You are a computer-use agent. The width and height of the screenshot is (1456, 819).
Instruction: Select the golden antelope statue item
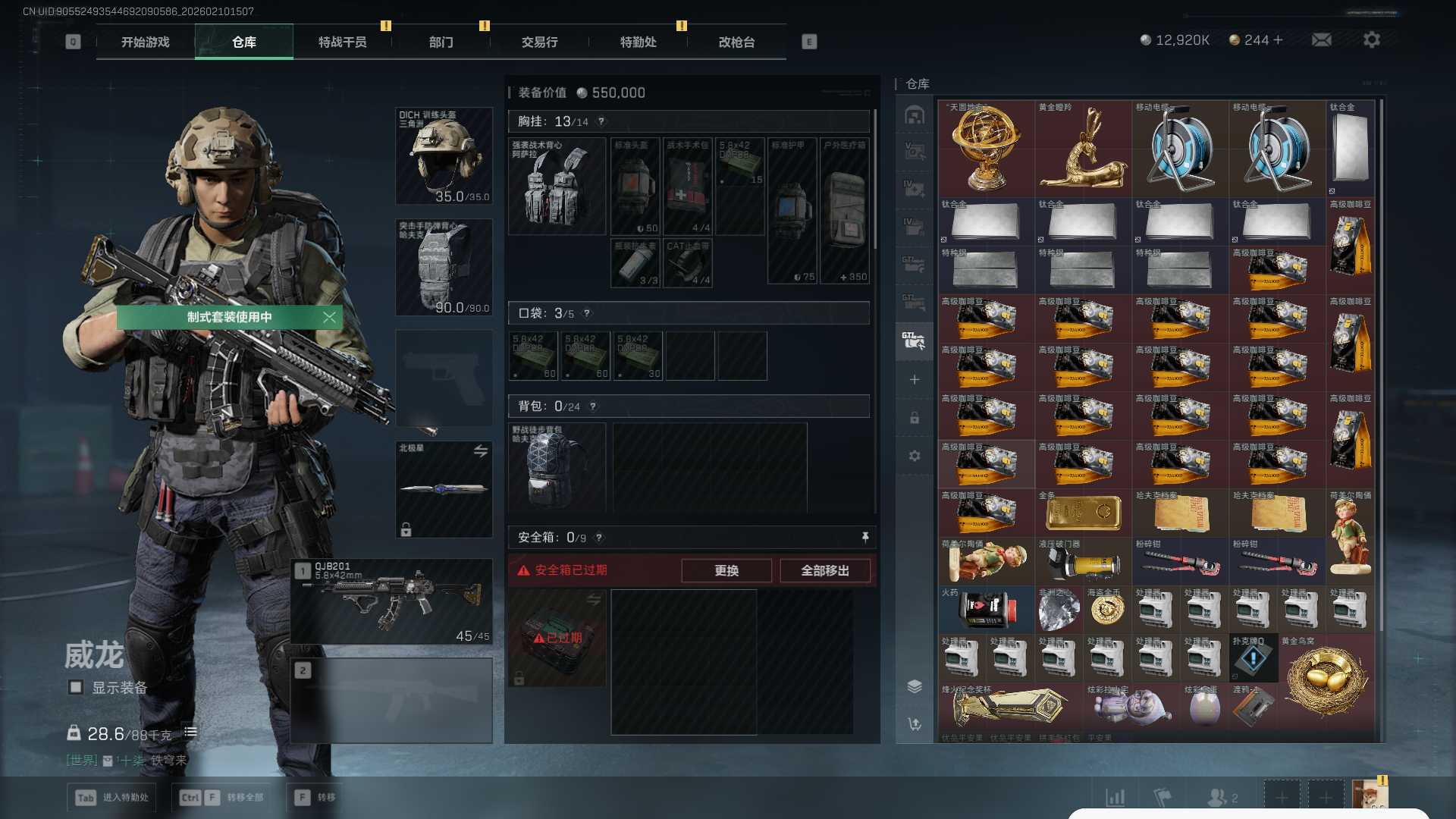(1083, 149)
